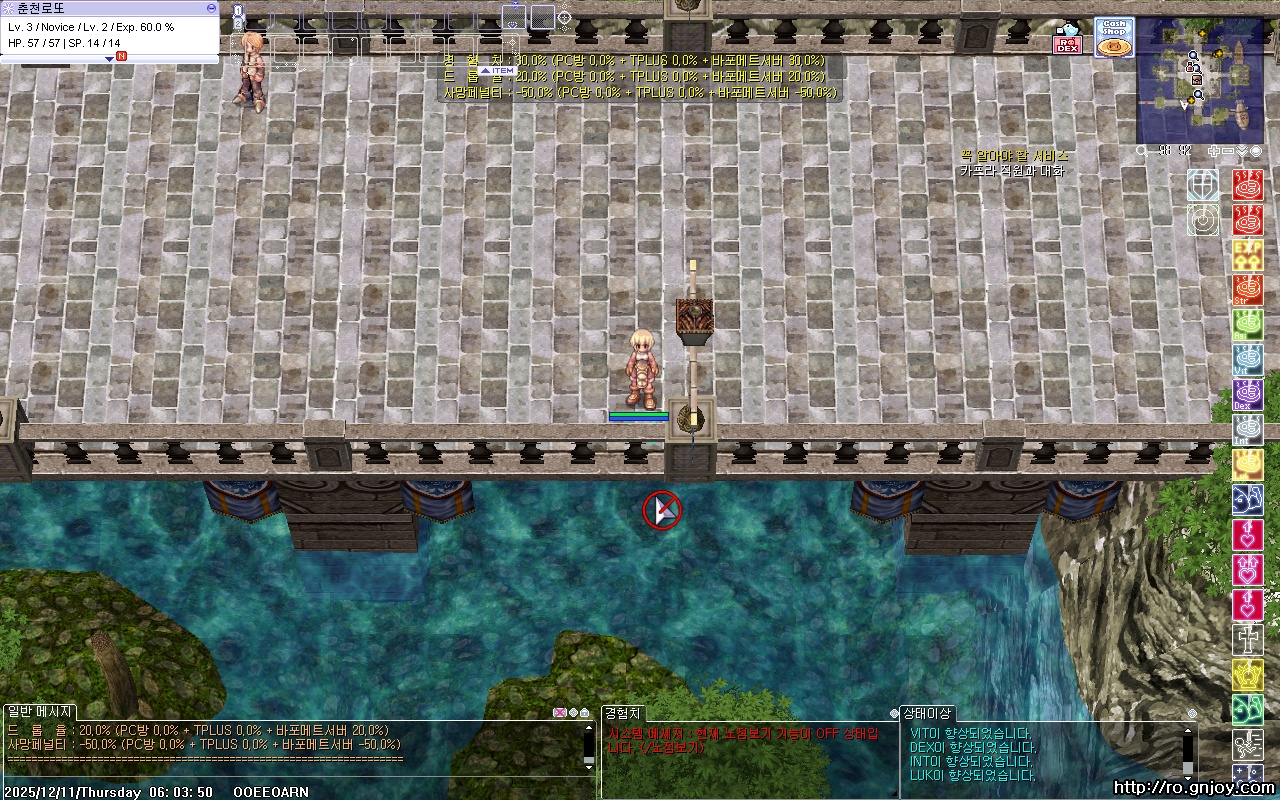Screen dimensions: 1280x800
Task: Zoom in the minimap with plus button
Action: (1213, 151)
